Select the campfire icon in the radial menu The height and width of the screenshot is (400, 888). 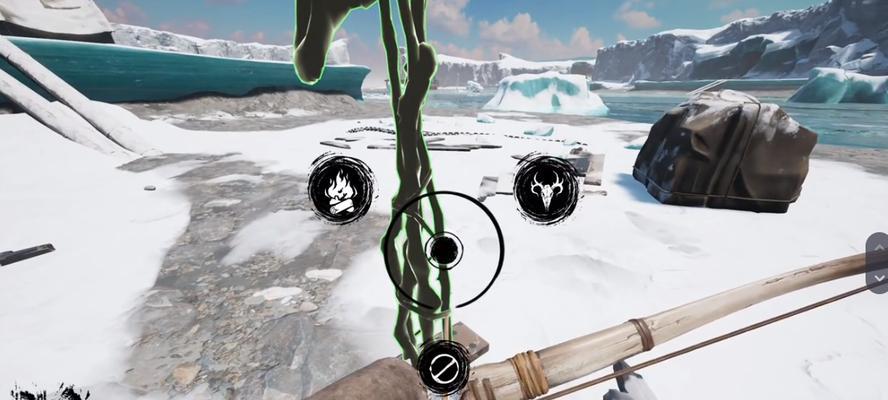pyautogui.click(x=340, y=188)
